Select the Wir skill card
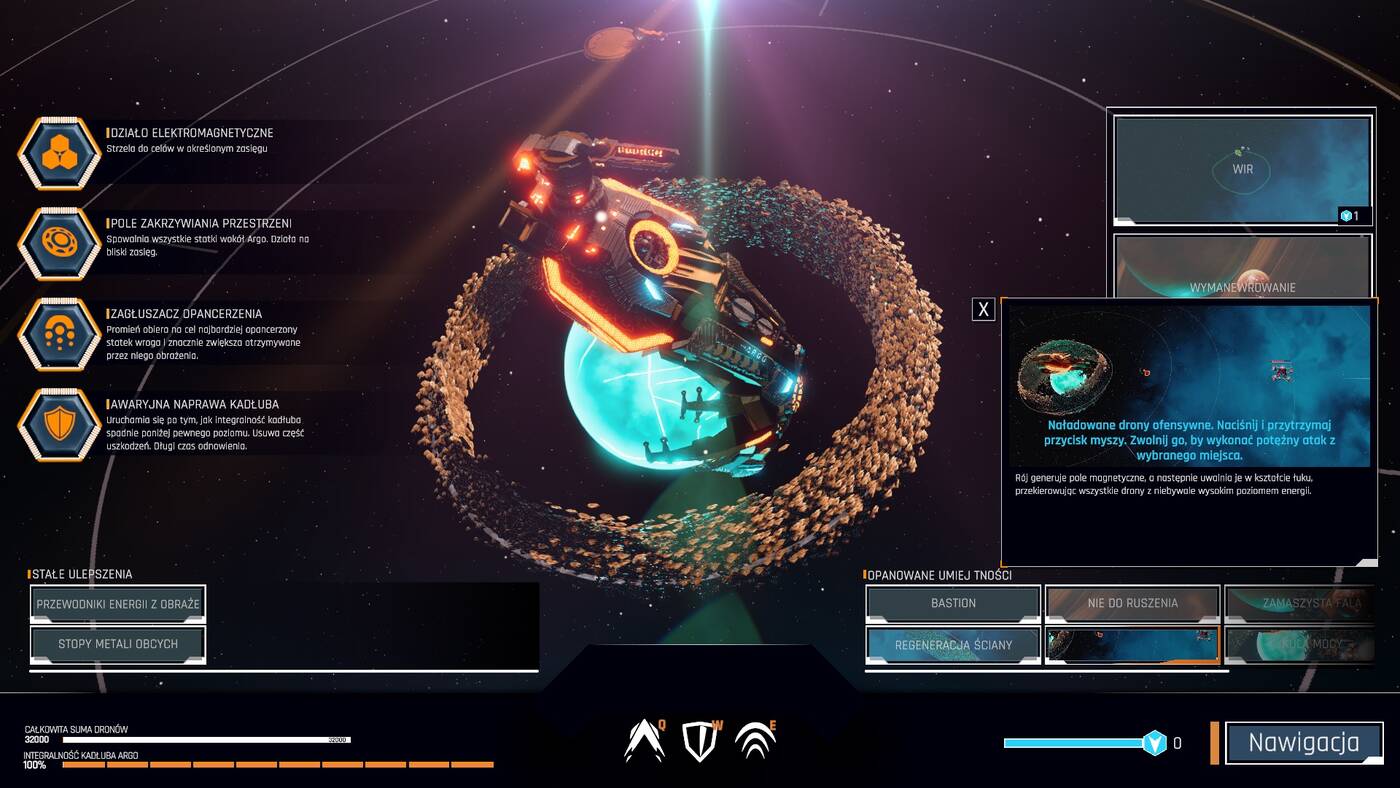1400x788 pixels. coord(1242,169)
